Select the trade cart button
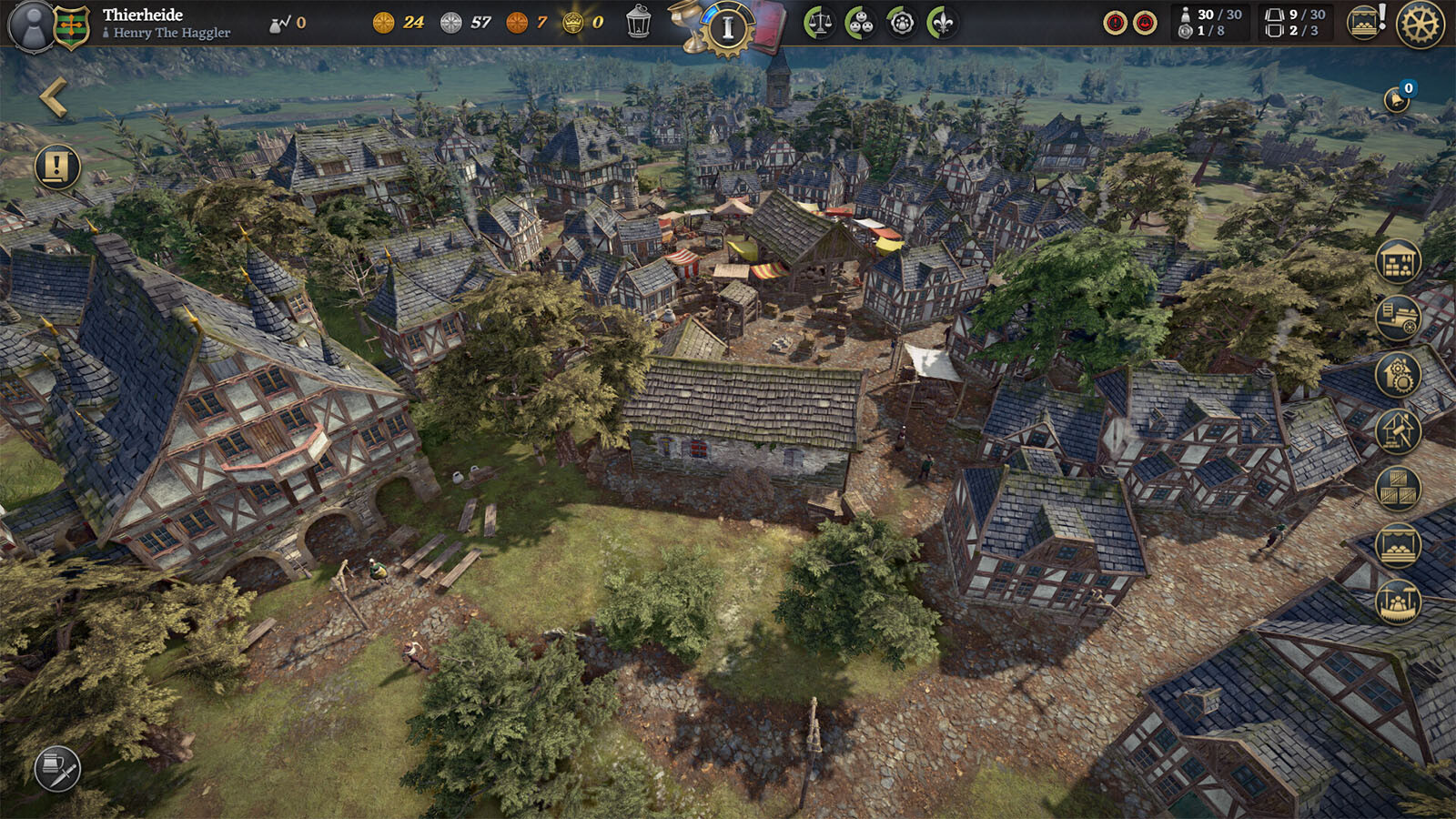Viewport: 1456px width, 819px height. pos(1398,318)
